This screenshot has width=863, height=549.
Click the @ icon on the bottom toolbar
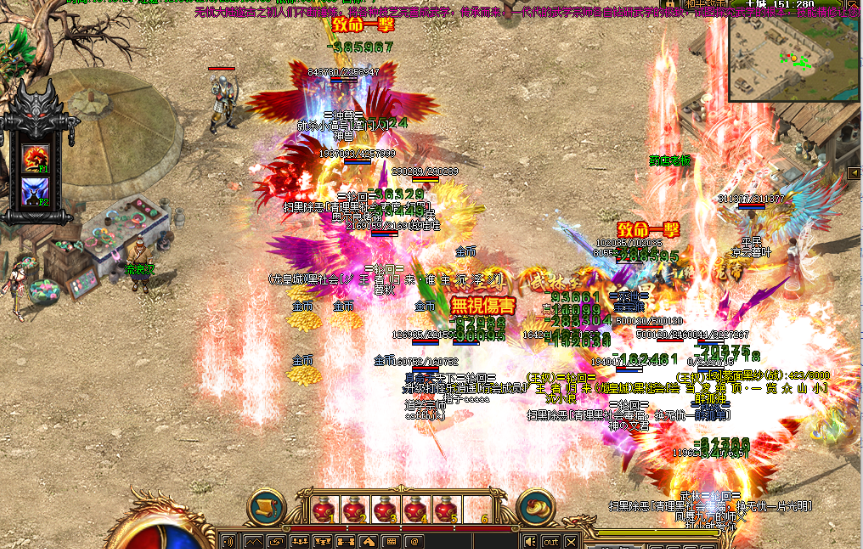(x=414, y=541)
